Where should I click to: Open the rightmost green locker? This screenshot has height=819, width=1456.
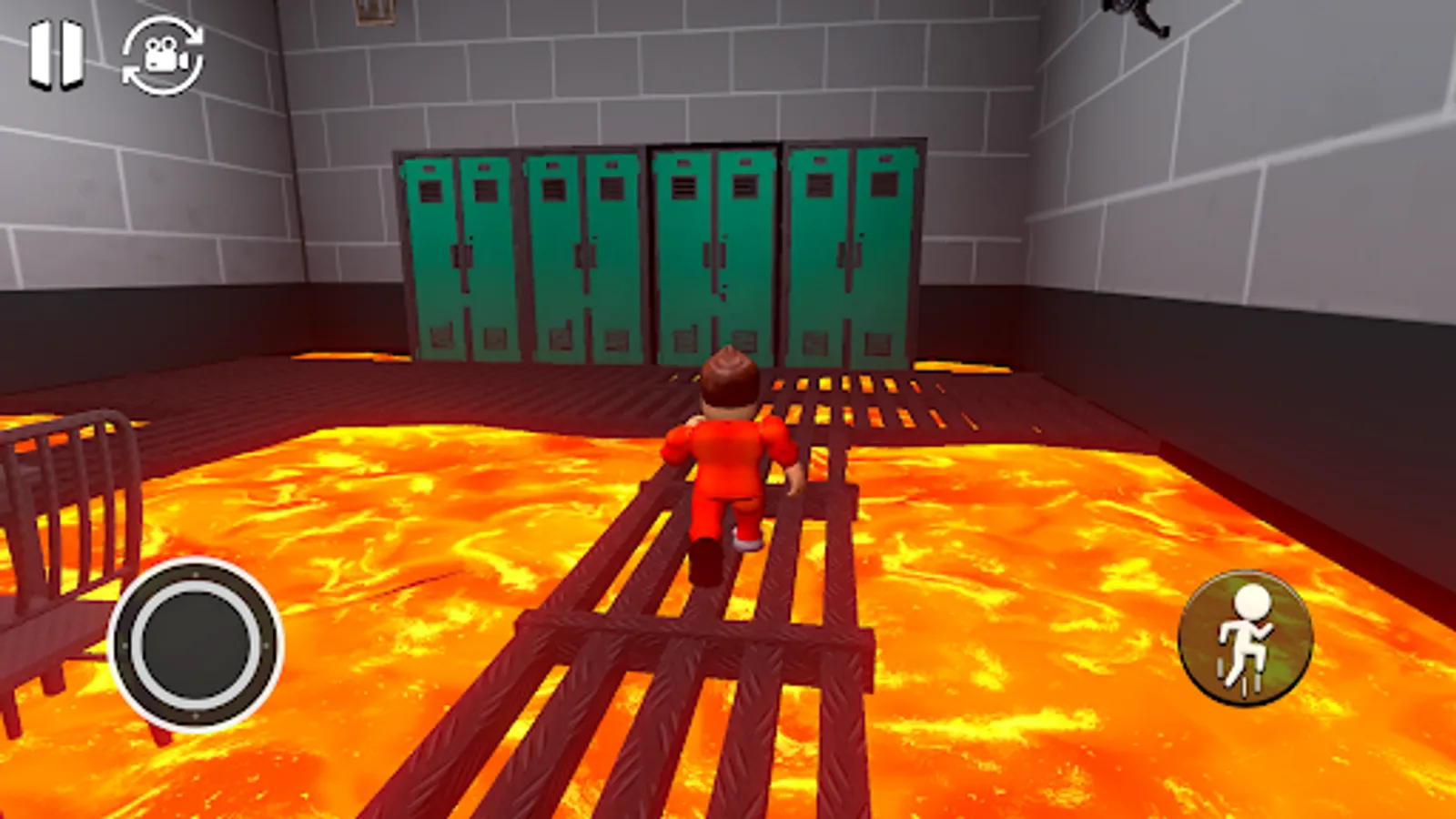coord(855,255)
